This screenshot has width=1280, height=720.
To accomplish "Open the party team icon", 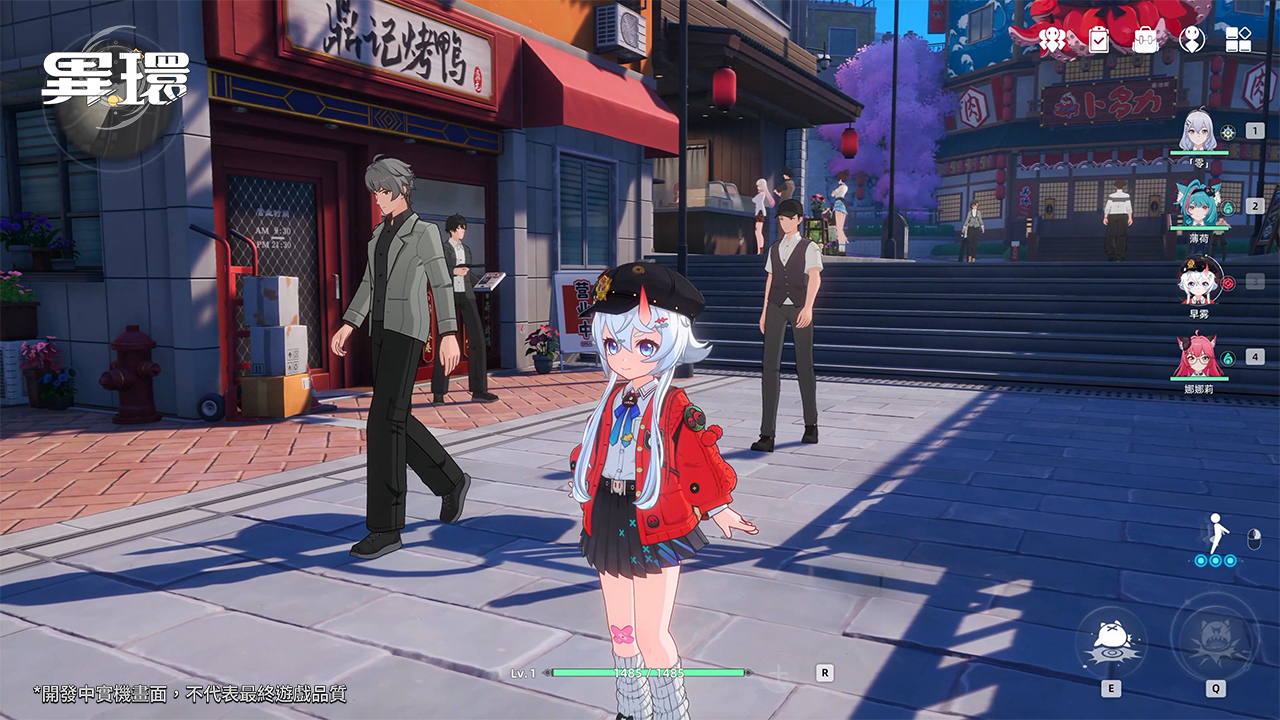I will pos(1052,39).
